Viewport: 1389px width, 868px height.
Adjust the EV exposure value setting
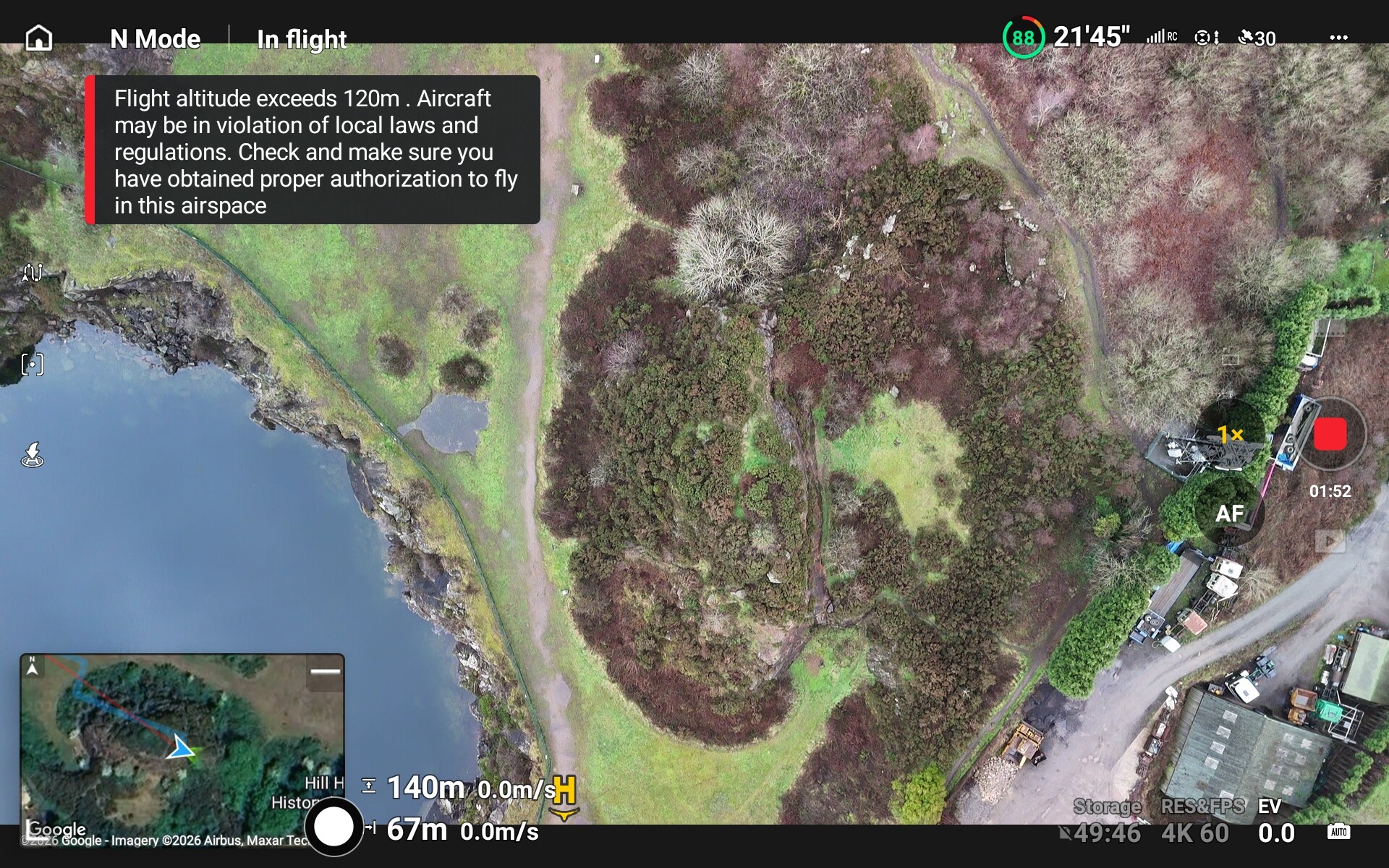tap(1275, 822)
